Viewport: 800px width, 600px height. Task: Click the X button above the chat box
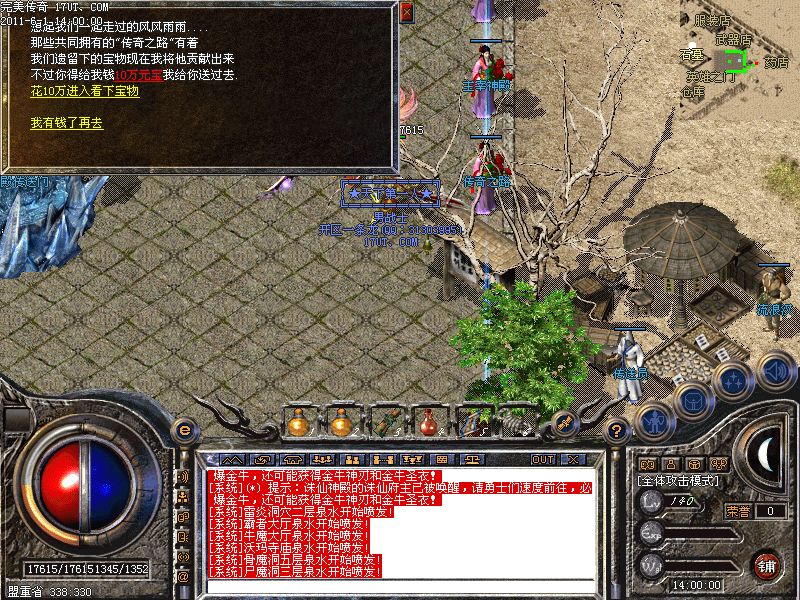(x=573, y=459)
